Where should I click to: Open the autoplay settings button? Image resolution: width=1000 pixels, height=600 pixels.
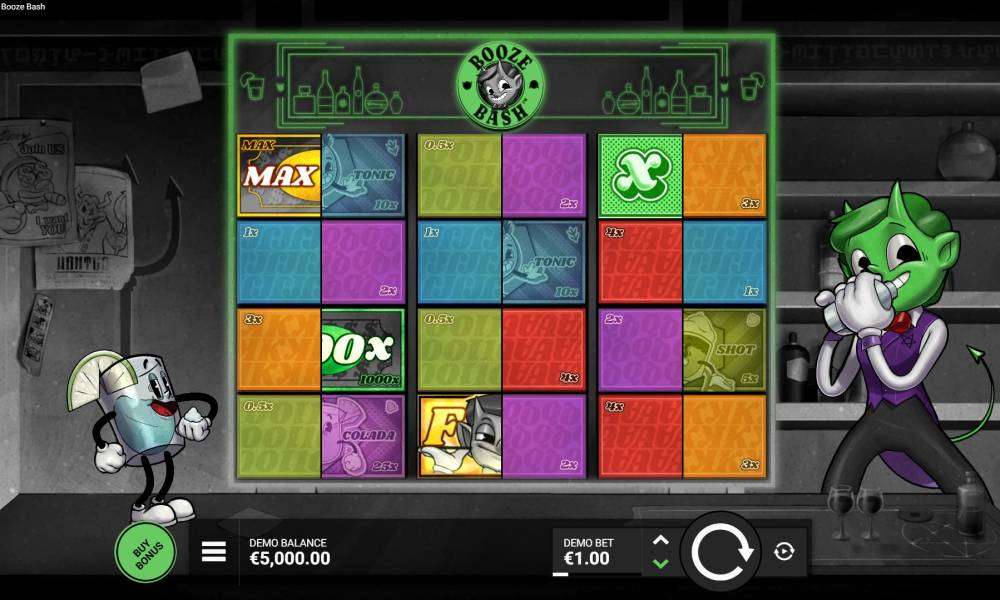coord(784,551)
